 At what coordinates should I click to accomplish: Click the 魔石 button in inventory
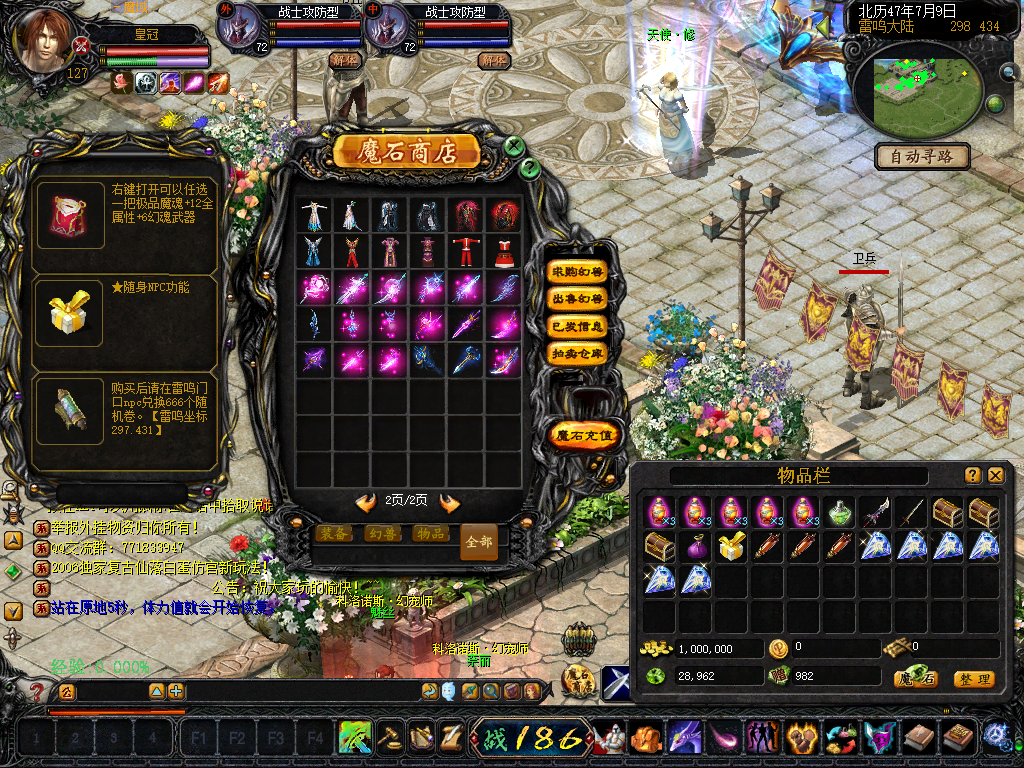(915, 679)
